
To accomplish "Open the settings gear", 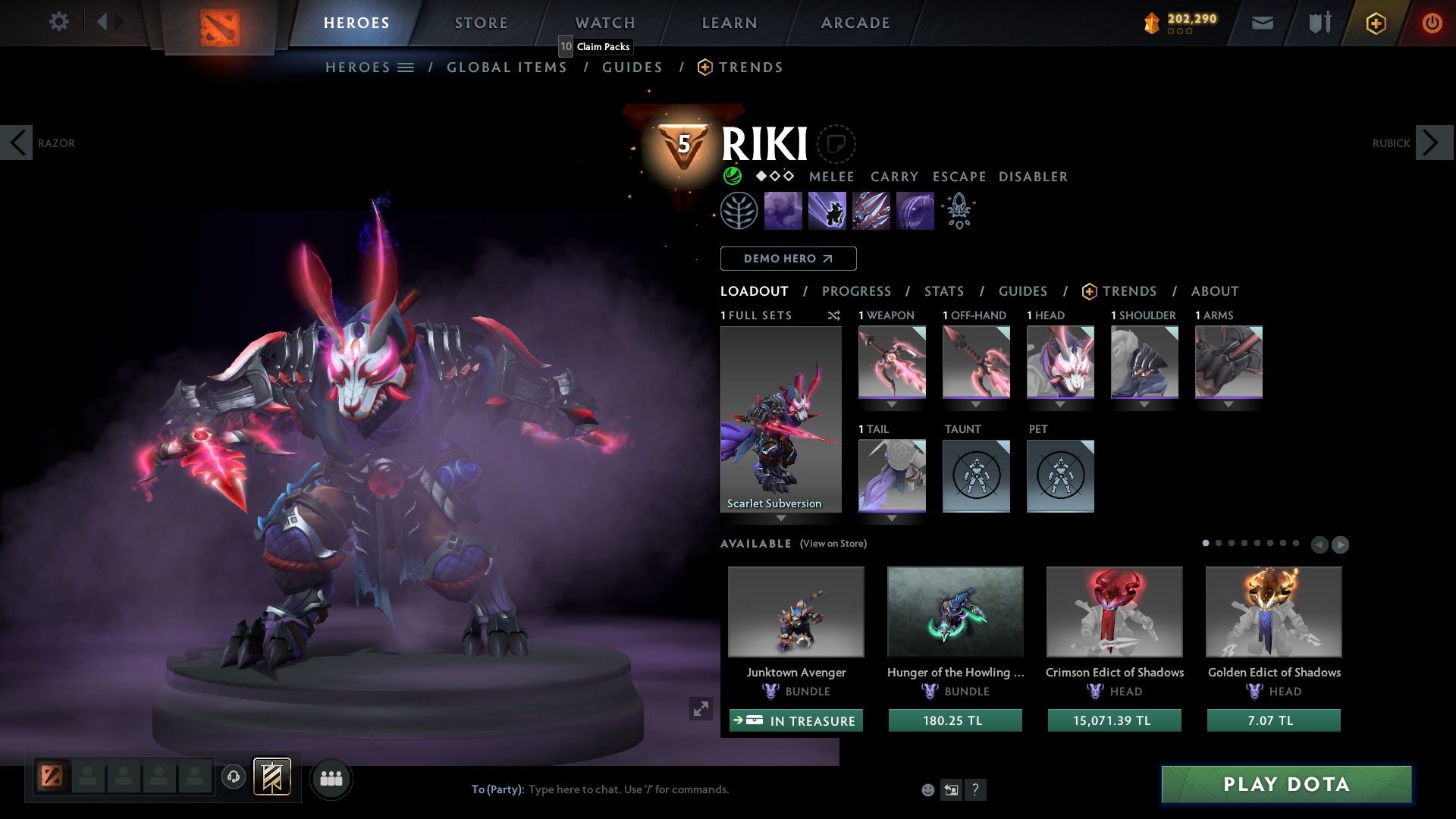I will tap(59, 21).
